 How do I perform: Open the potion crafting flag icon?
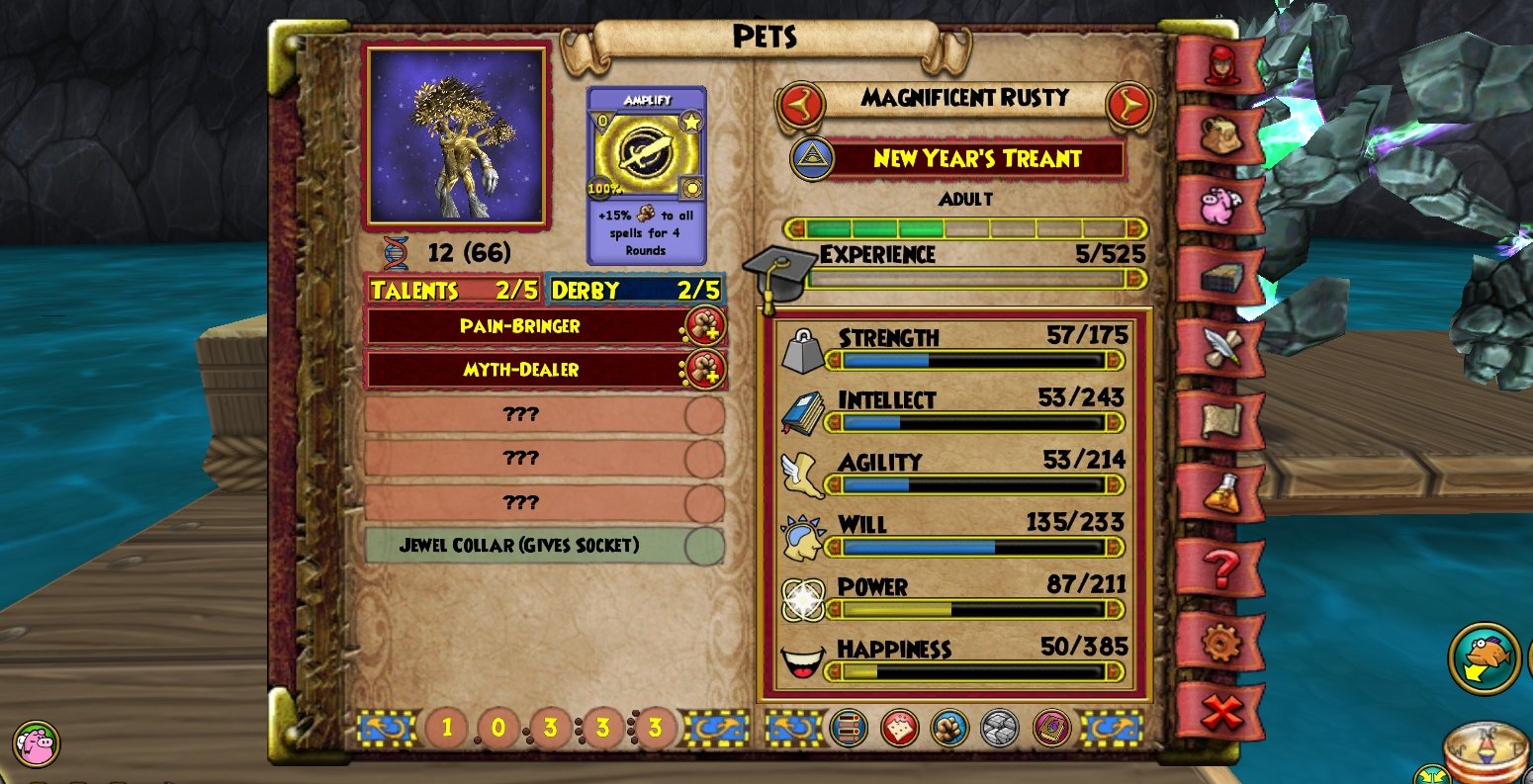click(x=1222, y=489)
